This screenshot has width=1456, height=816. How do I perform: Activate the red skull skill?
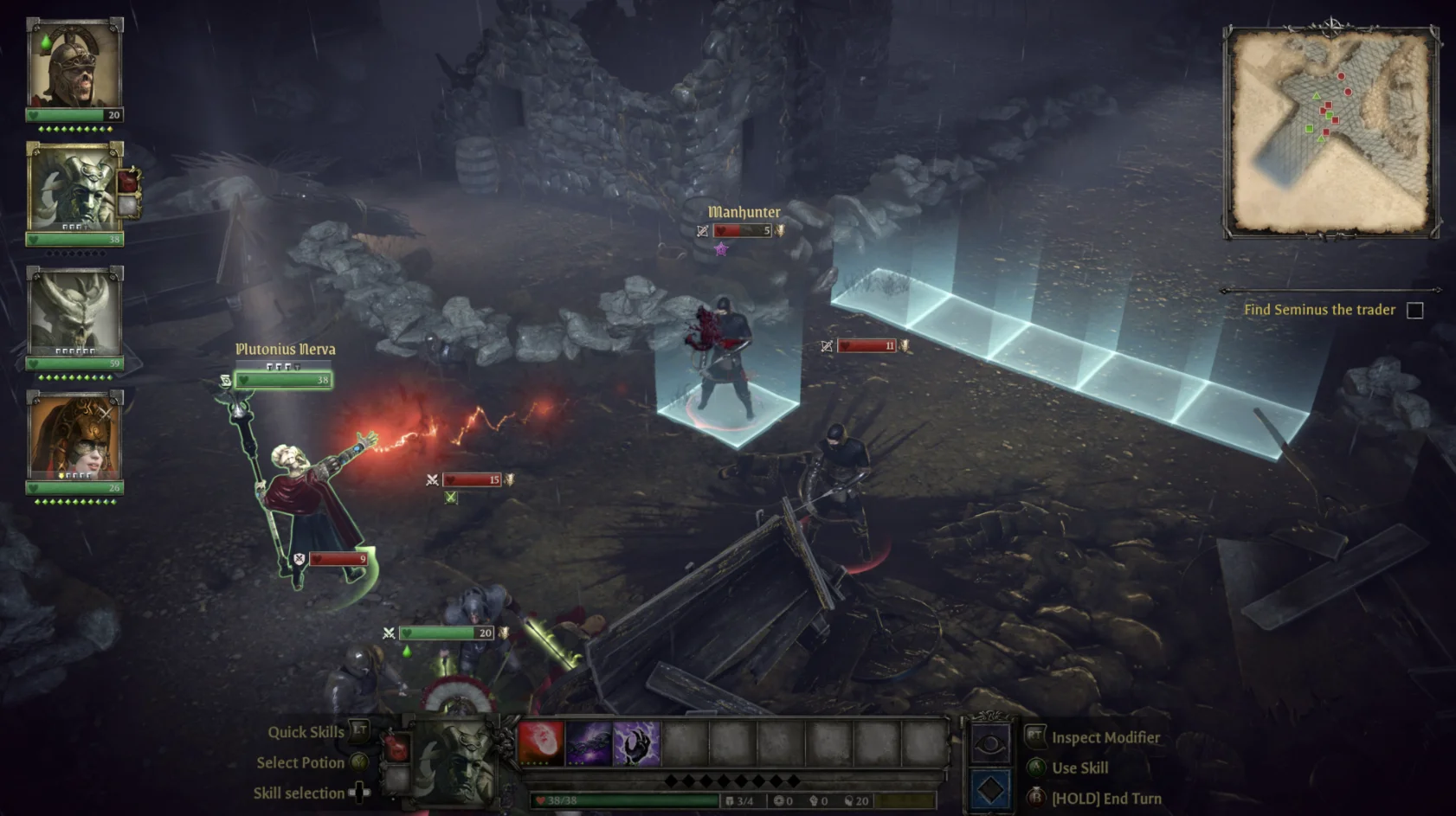(x=541, y=743)
